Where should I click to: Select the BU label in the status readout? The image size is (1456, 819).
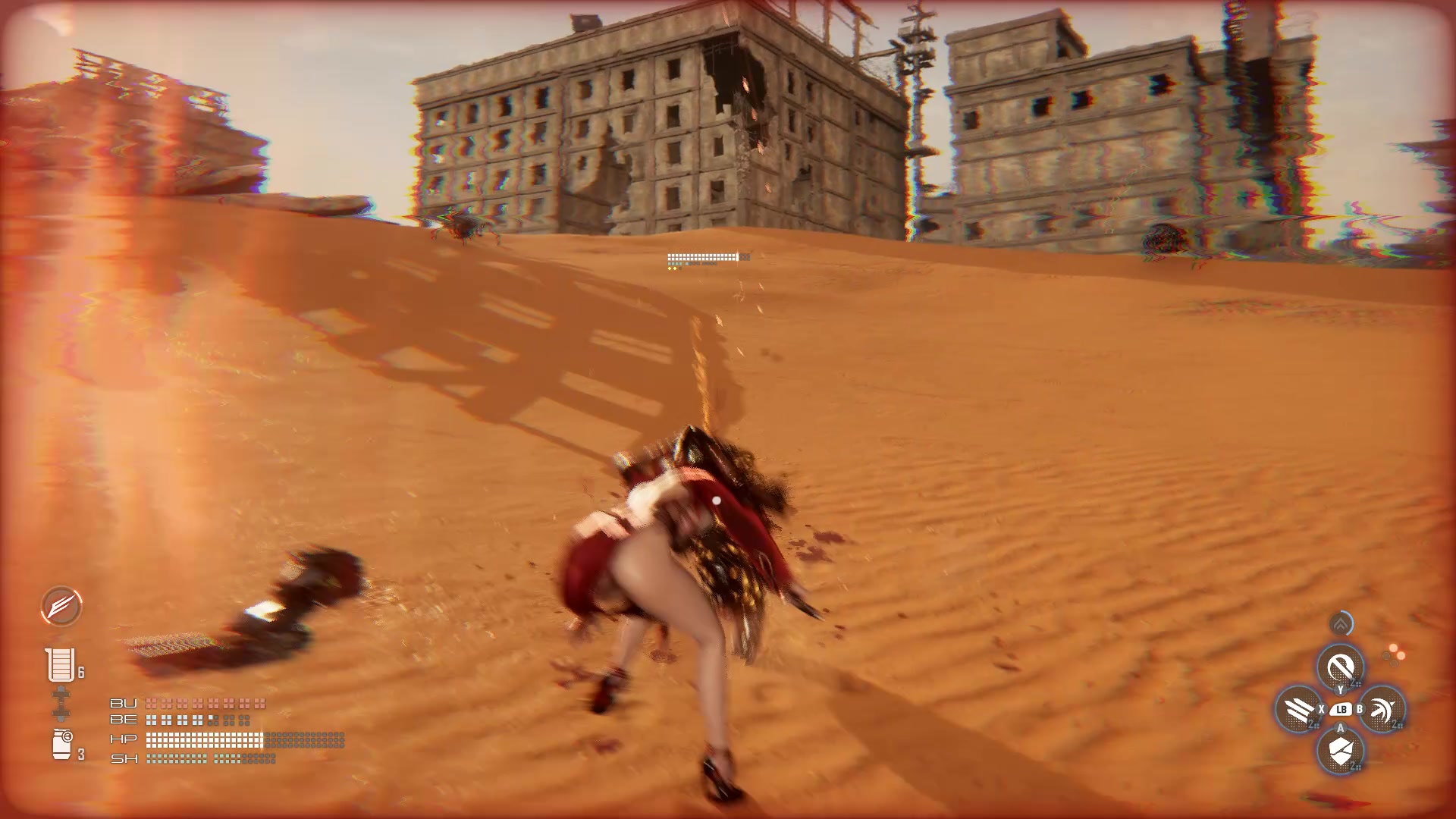124,703
